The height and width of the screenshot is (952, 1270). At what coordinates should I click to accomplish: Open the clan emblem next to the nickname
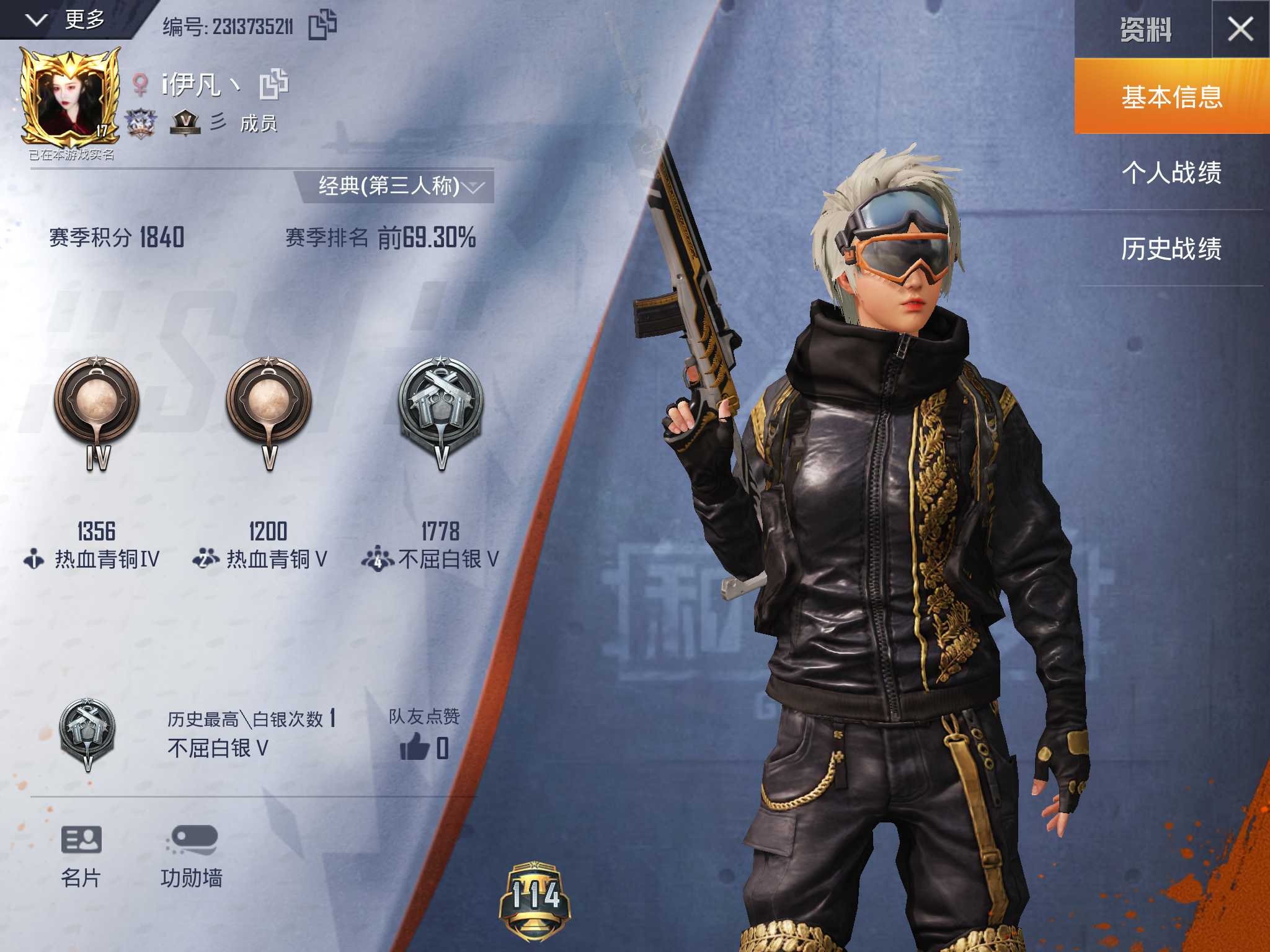click(x=141, y=124)
